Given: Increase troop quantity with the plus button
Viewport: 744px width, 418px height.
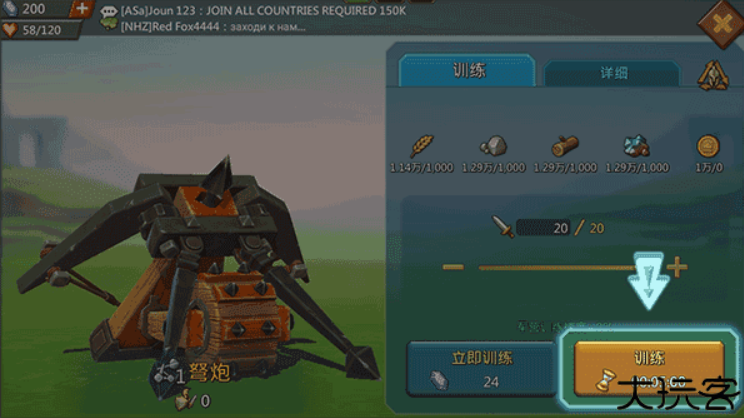Looking at the screenshot, I should click(678, 267).
